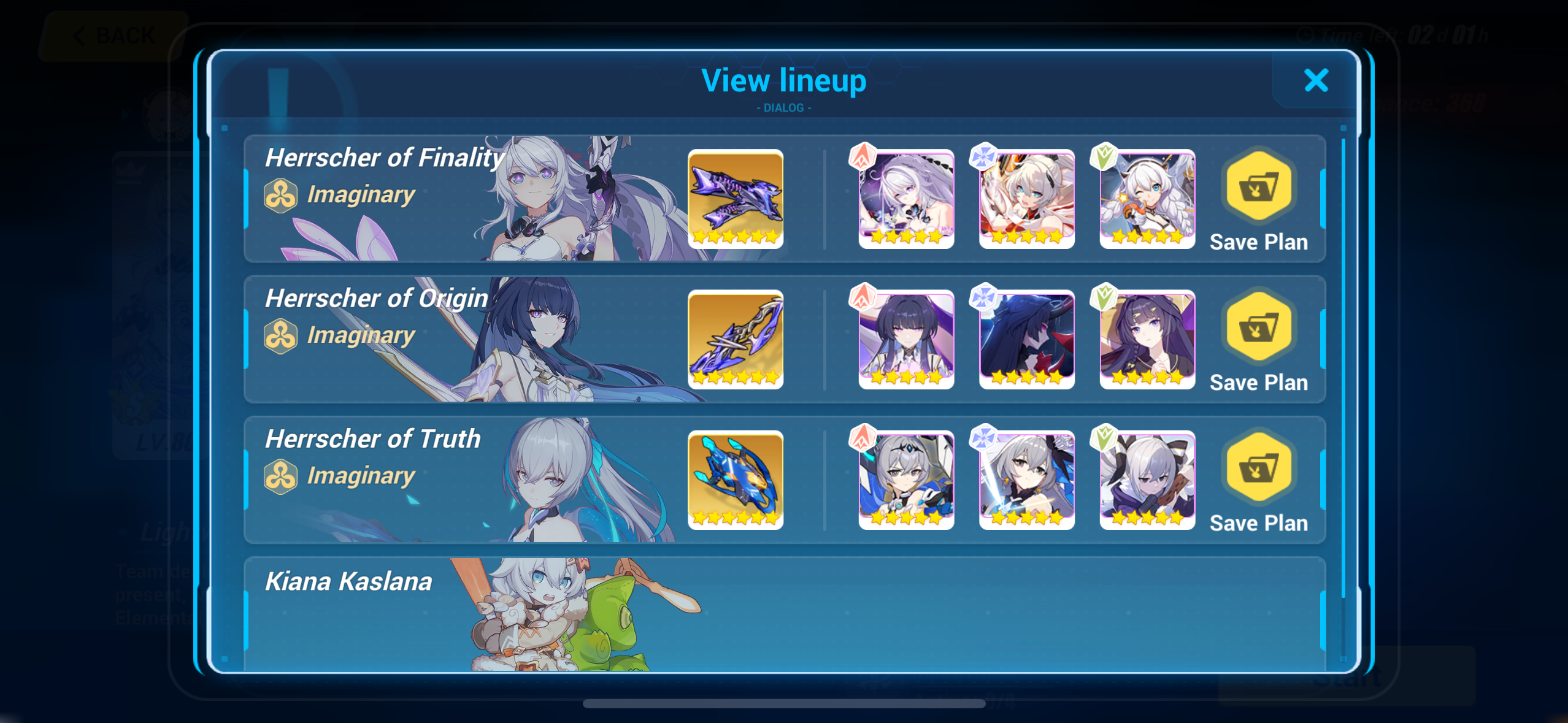1568x723 pixels.
Task: Click the Imaginary type emblem beside Herrscher of Finality
Action: (x=282, y=194)
